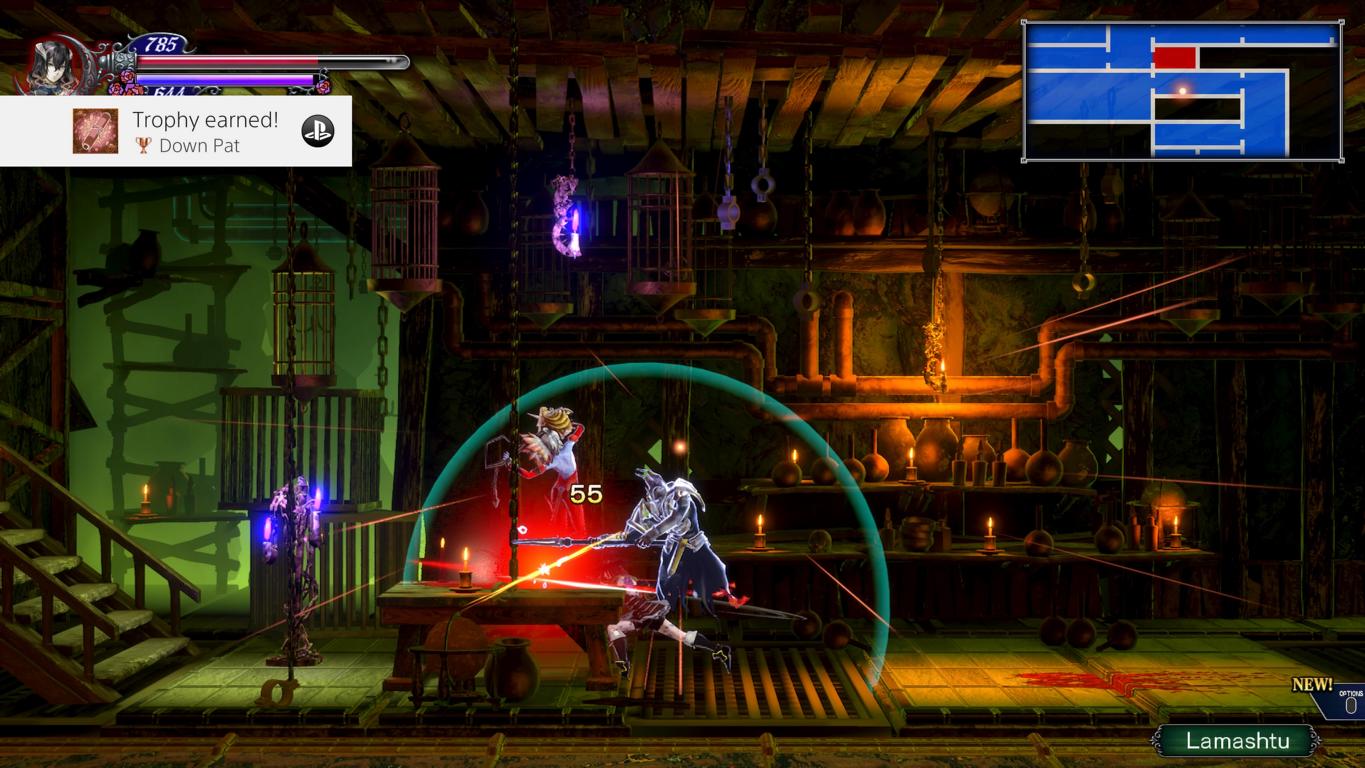Image resolution: width=1365 pixels, height=768 pixels.
Task: Click the Miriam character portrait
Action: (x=52, y=66)
